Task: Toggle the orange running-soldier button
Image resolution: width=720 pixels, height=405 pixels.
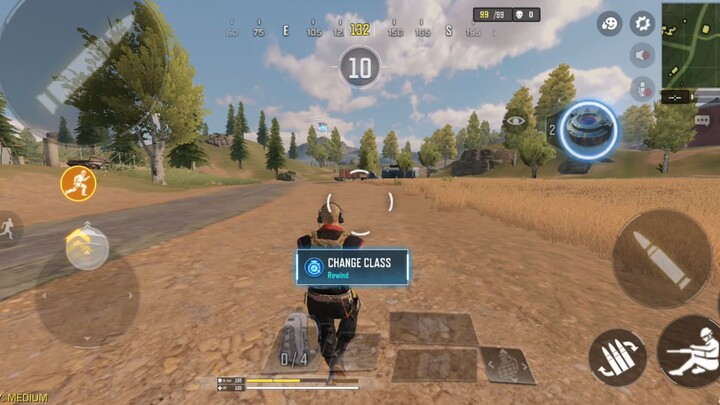Action: click(x=78, y=183)
